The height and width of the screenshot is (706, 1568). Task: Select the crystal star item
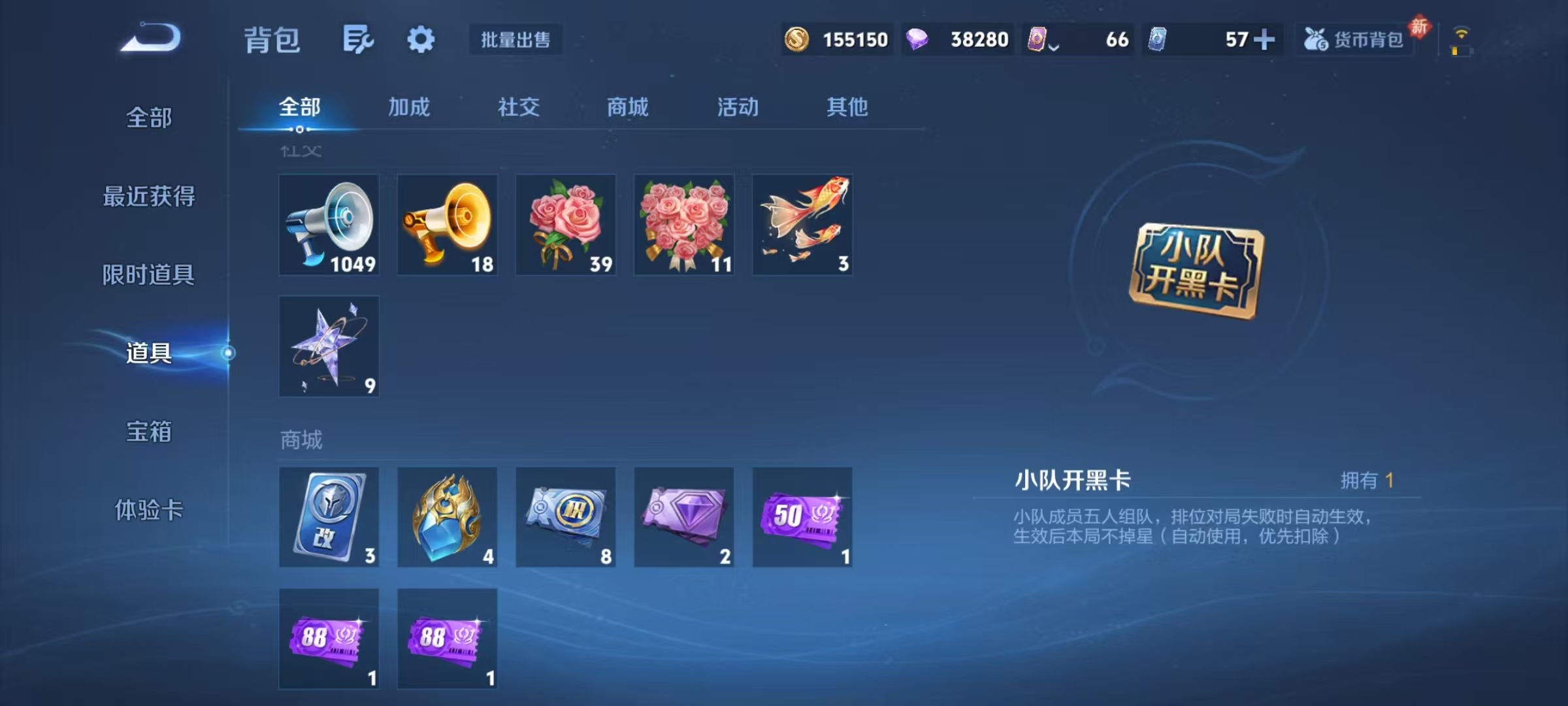tap(329, 346)
